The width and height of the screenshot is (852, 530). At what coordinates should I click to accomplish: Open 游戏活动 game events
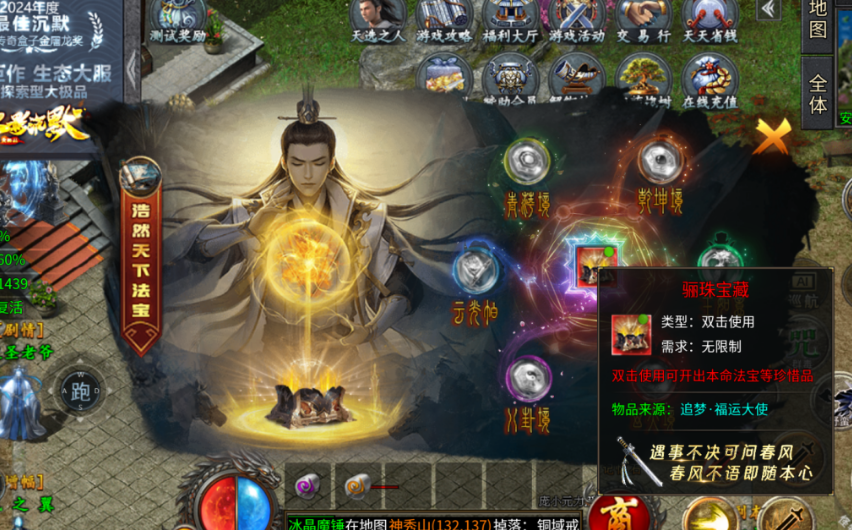click(x=576, y=18)
